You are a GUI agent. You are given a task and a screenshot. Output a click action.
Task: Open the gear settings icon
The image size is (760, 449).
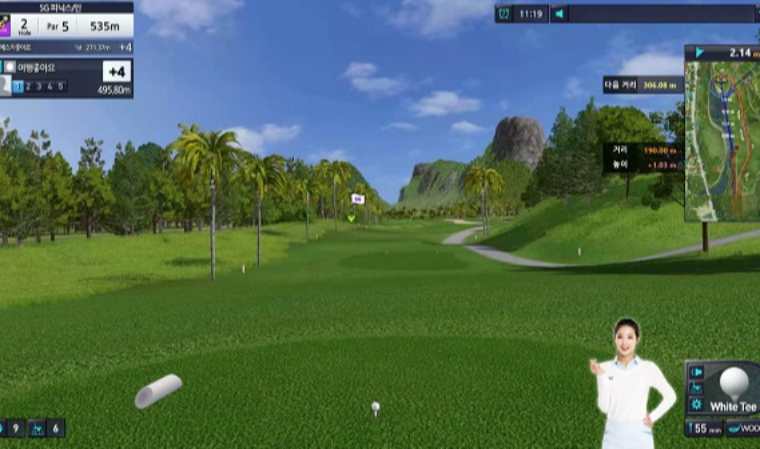point(697,404)
